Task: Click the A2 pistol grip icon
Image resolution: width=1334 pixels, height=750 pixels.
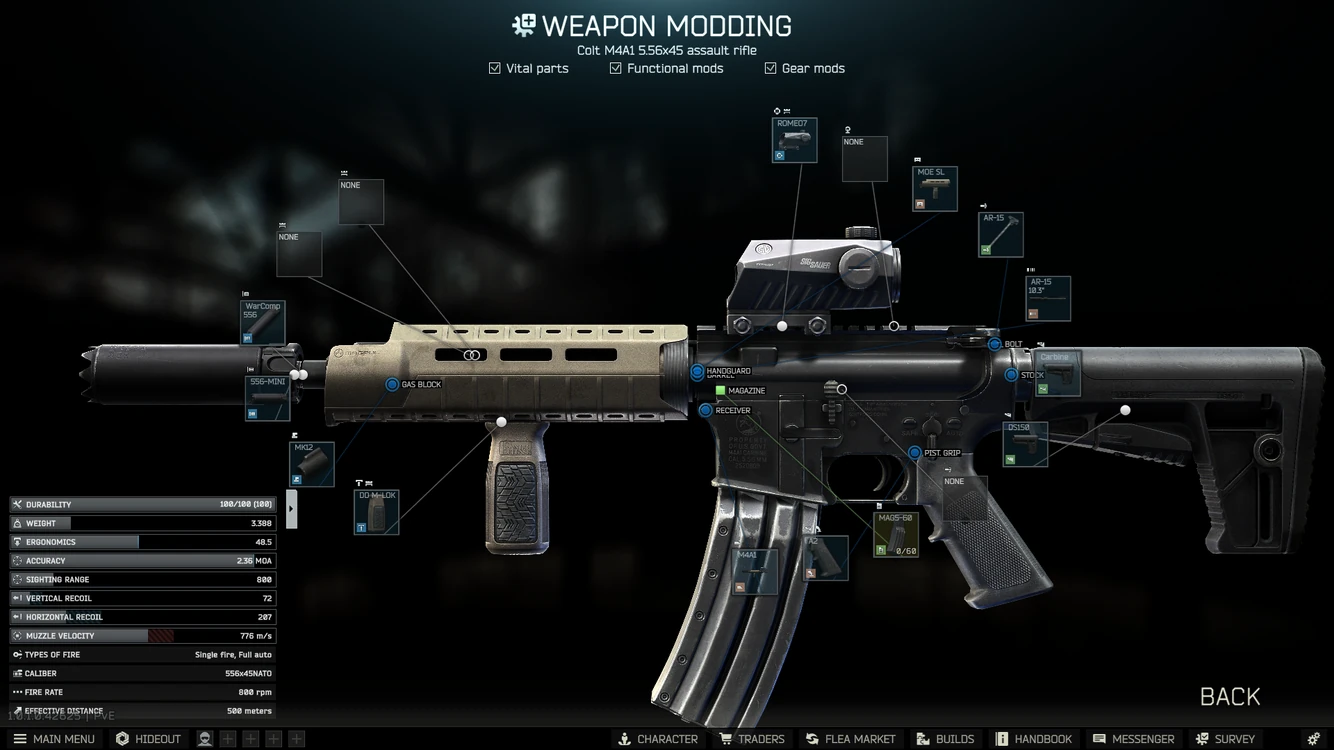Action: click(x=826, y=558)
